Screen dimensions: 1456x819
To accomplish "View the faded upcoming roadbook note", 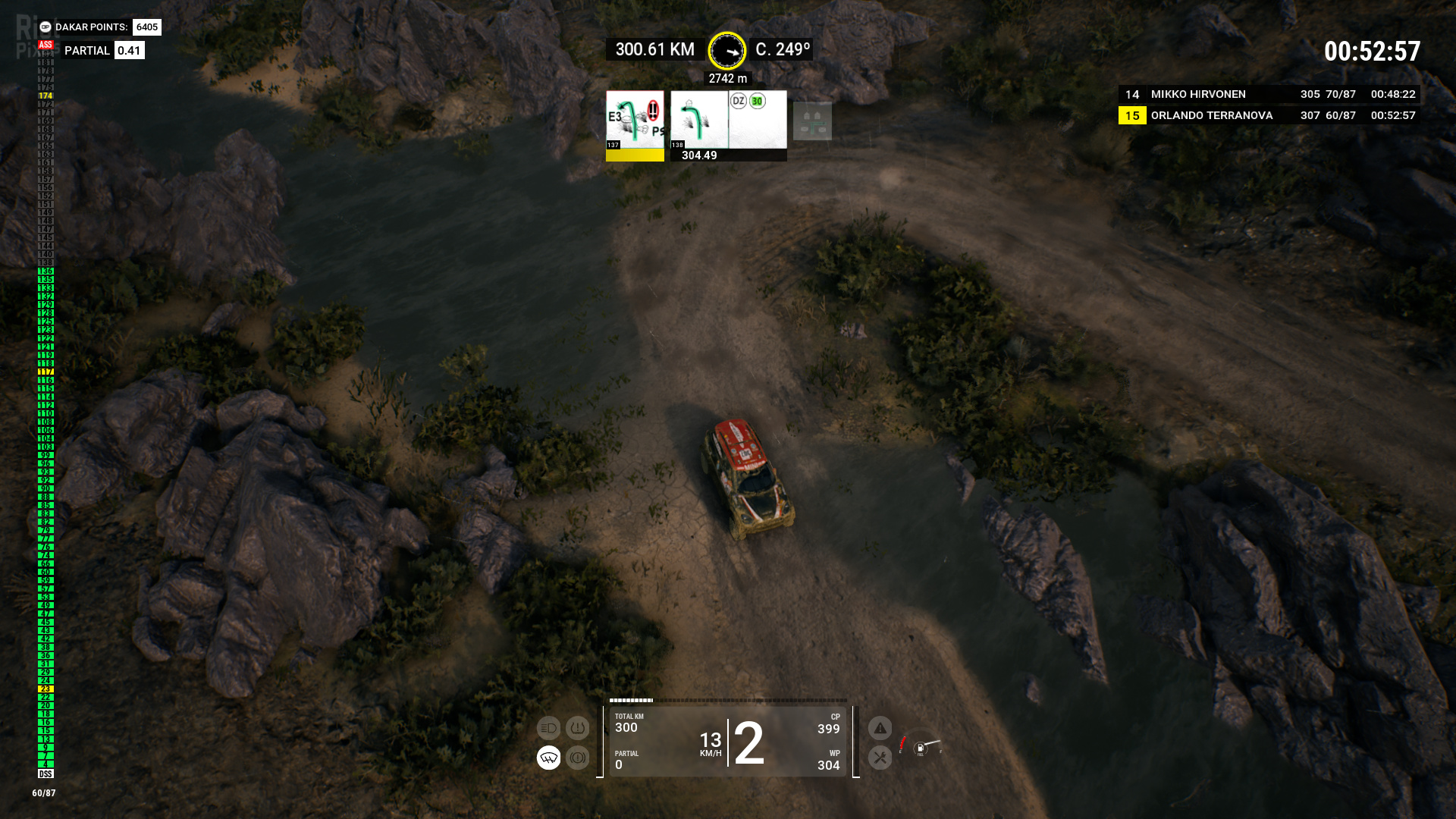I will tap(812, 121).
